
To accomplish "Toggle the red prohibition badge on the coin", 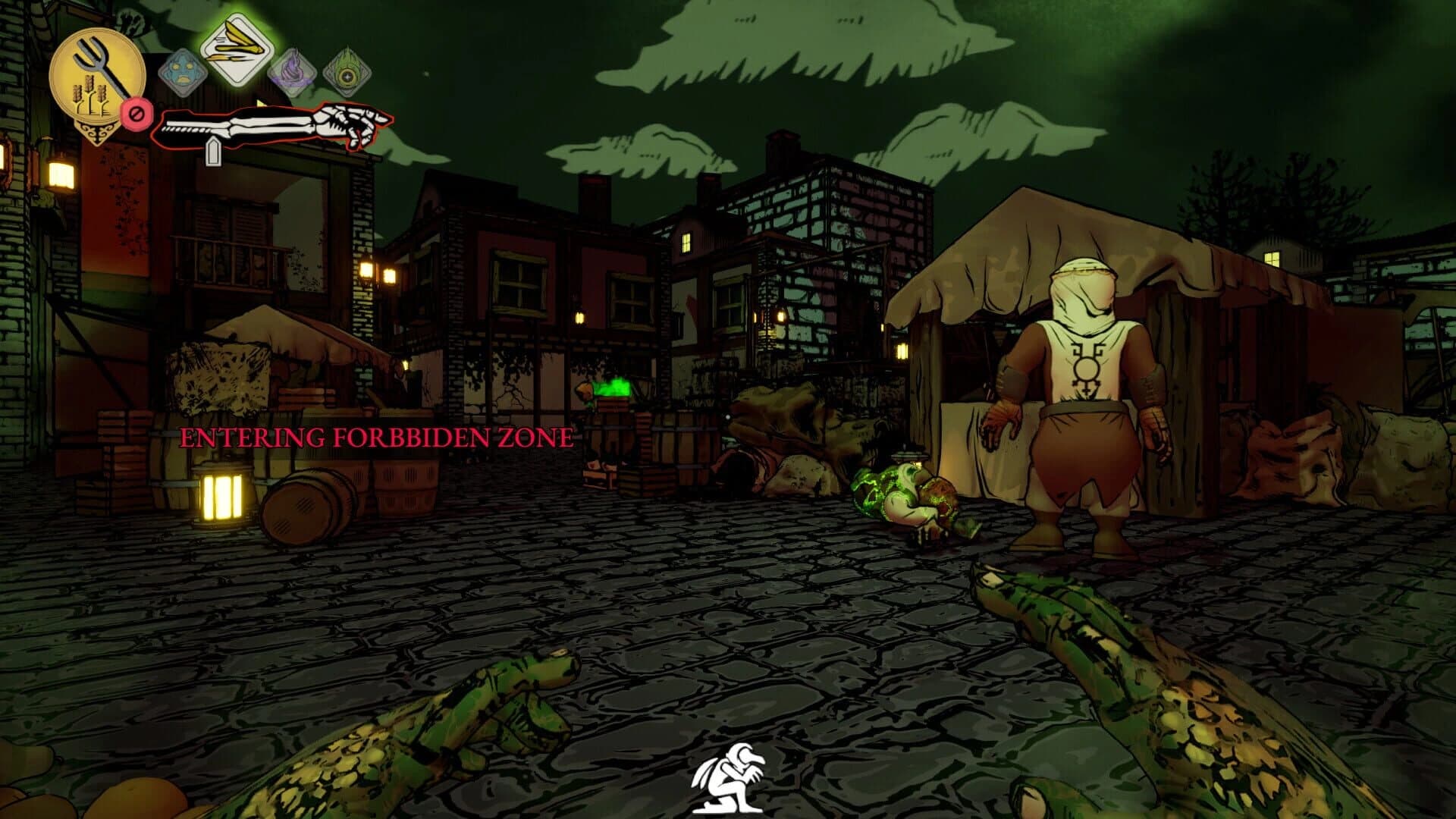I will 136,114.
